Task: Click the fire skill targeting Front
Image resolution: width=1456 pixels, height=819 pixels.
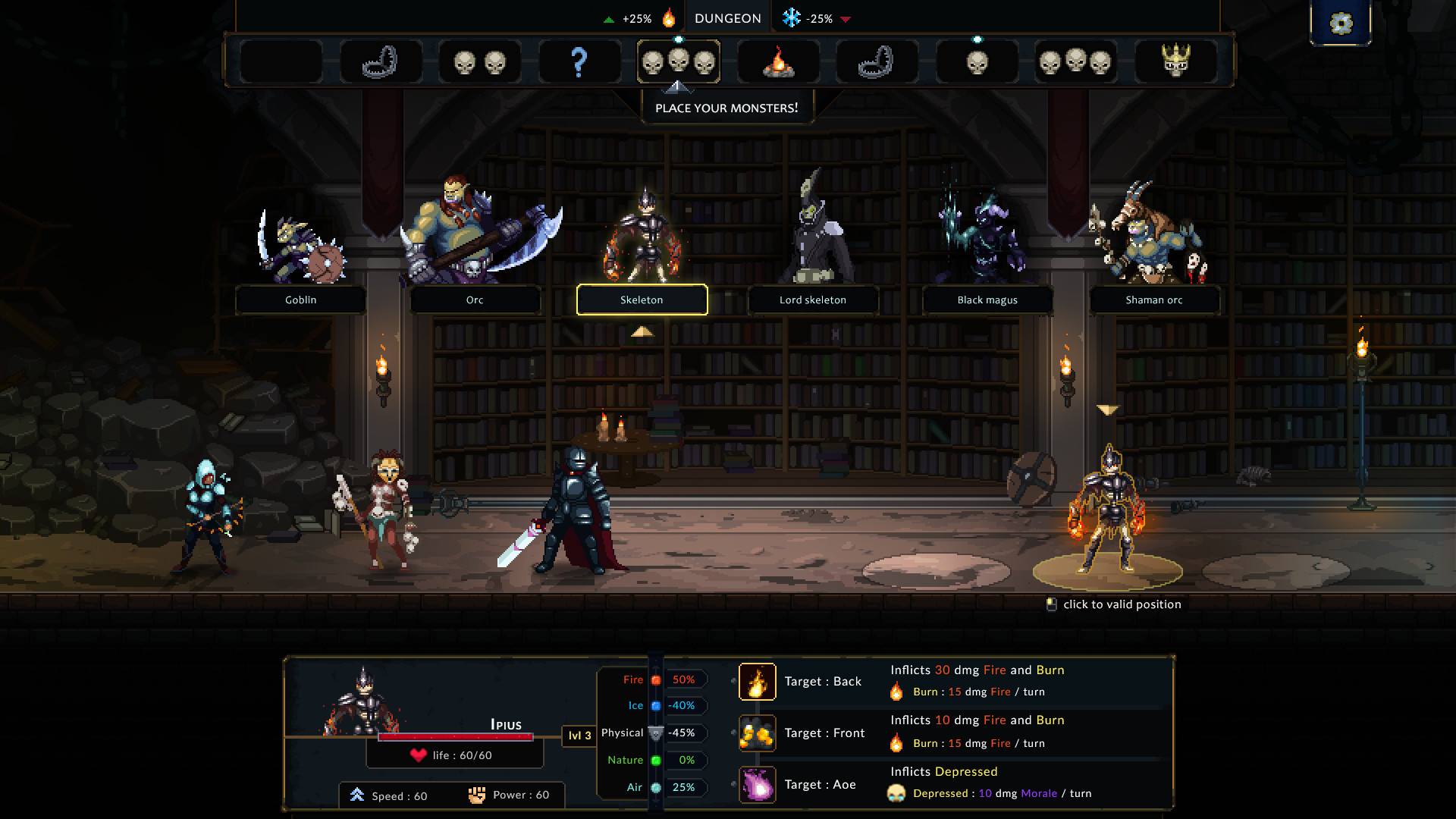Action: click(x=757, y=733)
